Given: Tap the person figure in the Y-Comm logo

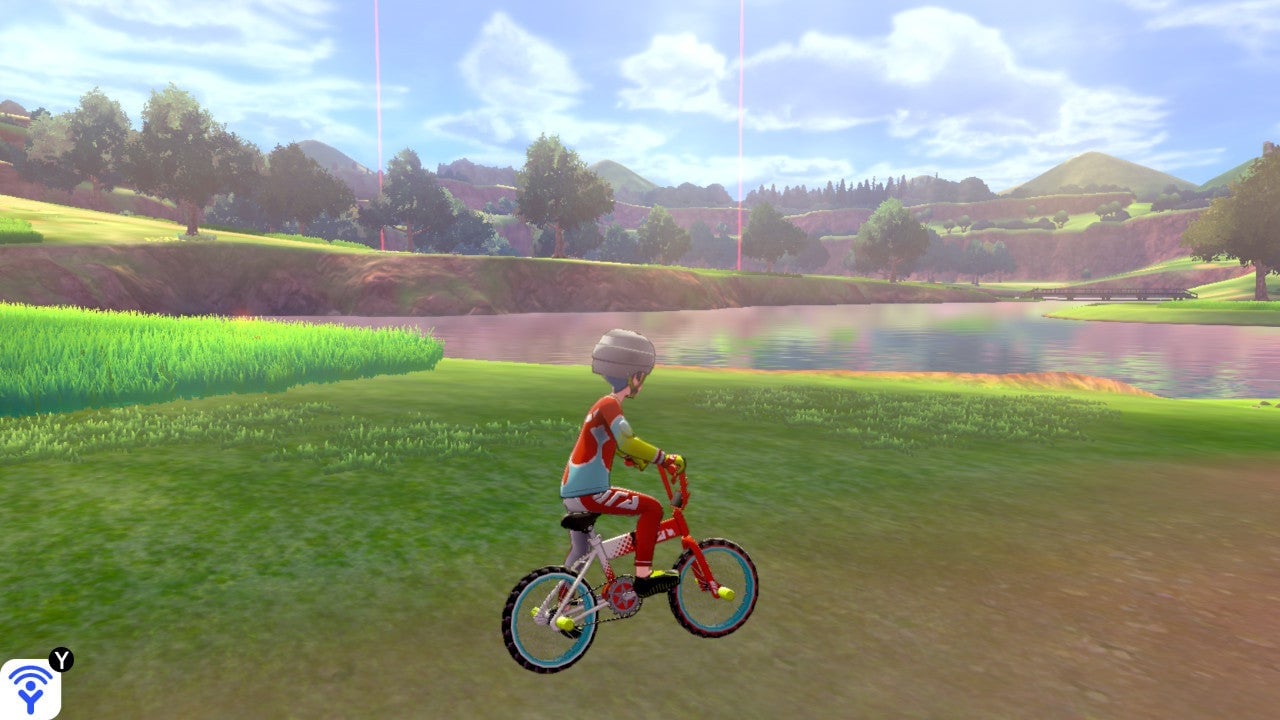Looking at the screenshot, I should tap(31, 700).
